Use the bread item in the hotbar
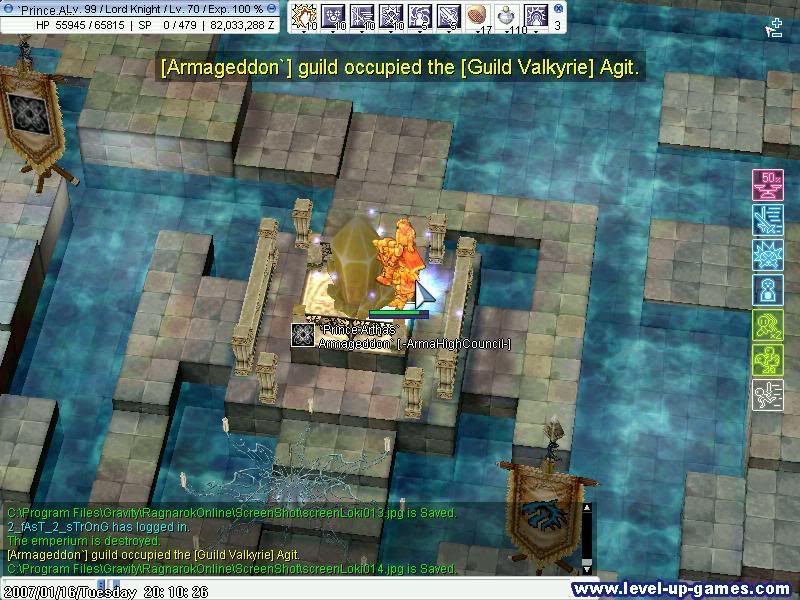The height and width of the screenshot is (600, 800). pos(476,15)
